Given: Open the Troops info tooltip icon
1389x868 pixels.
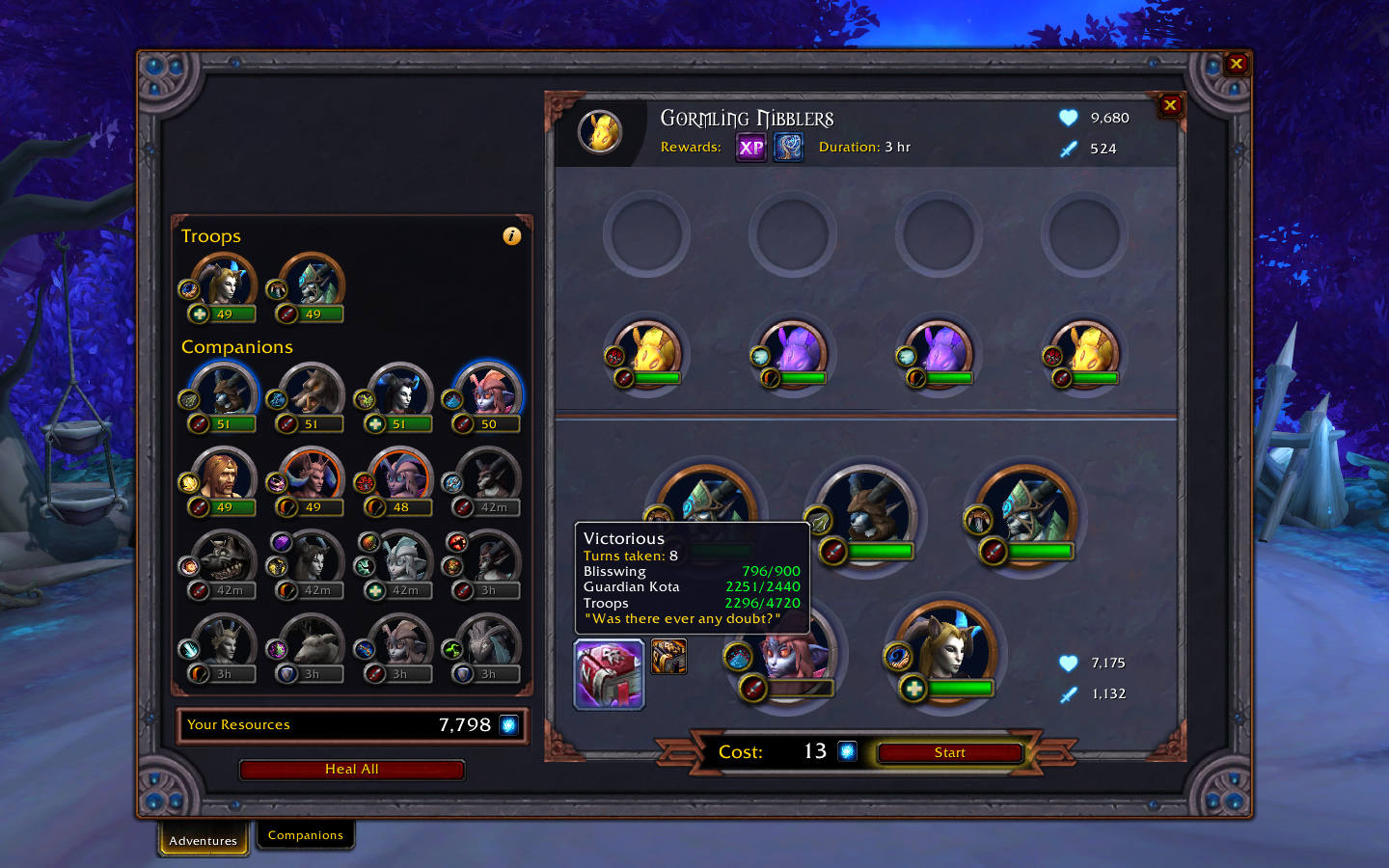Looking at the screenshot, I should tap(512, 235).
